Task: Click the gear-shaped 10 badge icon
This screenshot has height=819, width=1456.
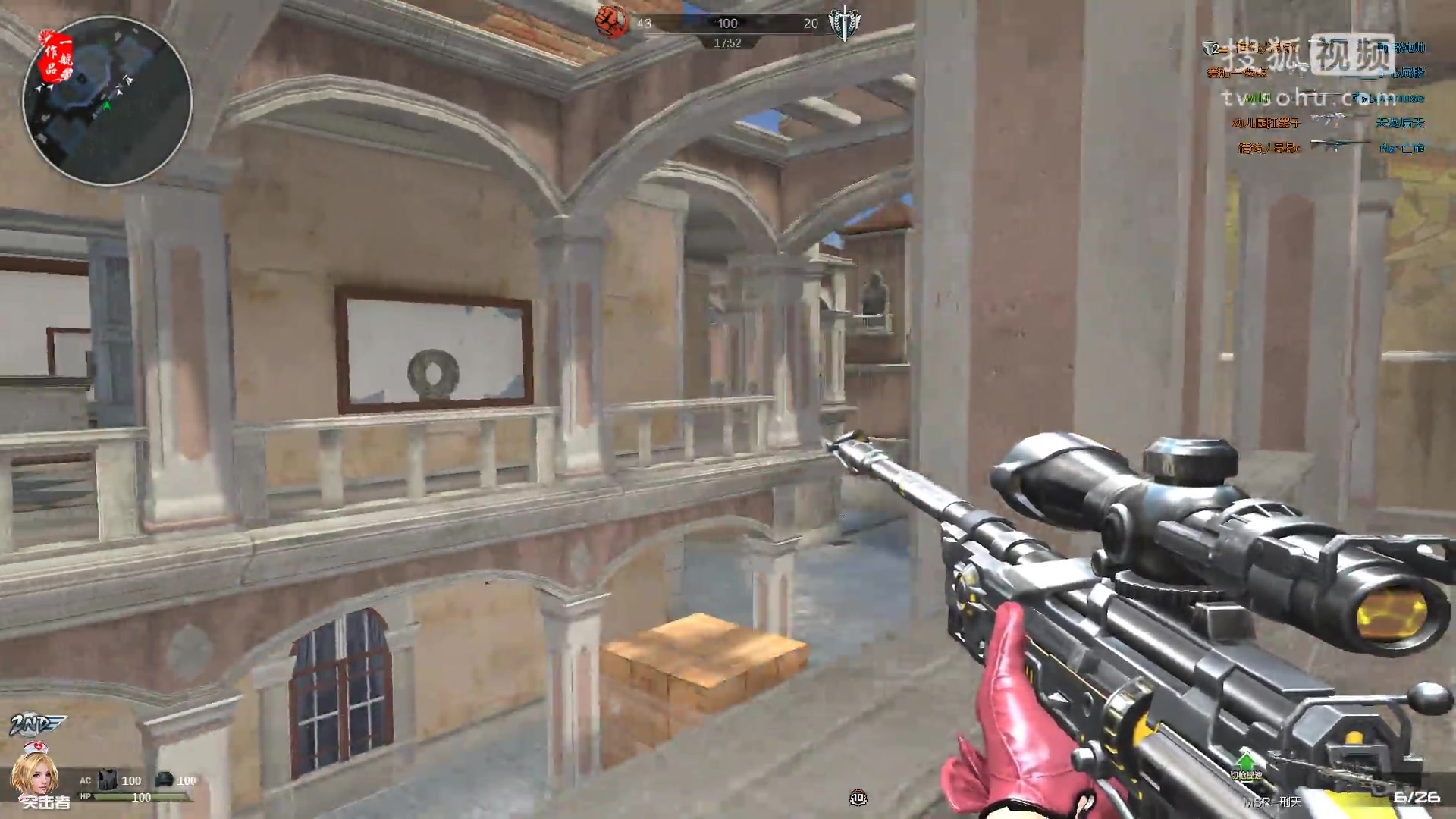Action: pyautogui.click(x=858, y=797)
